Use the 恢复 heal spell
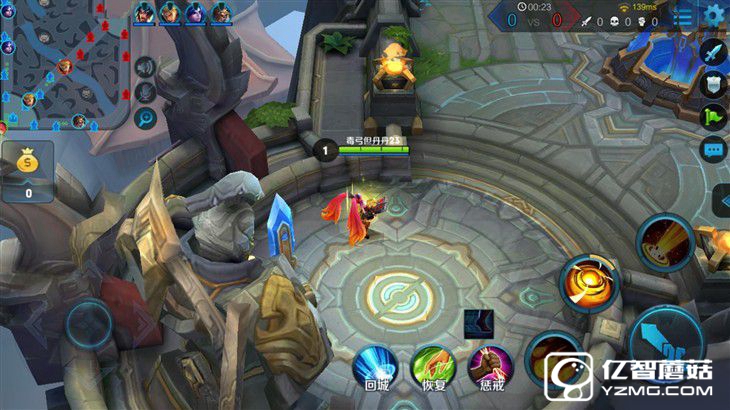This screenshot has width=730, height=410. [x=433, y=366]
